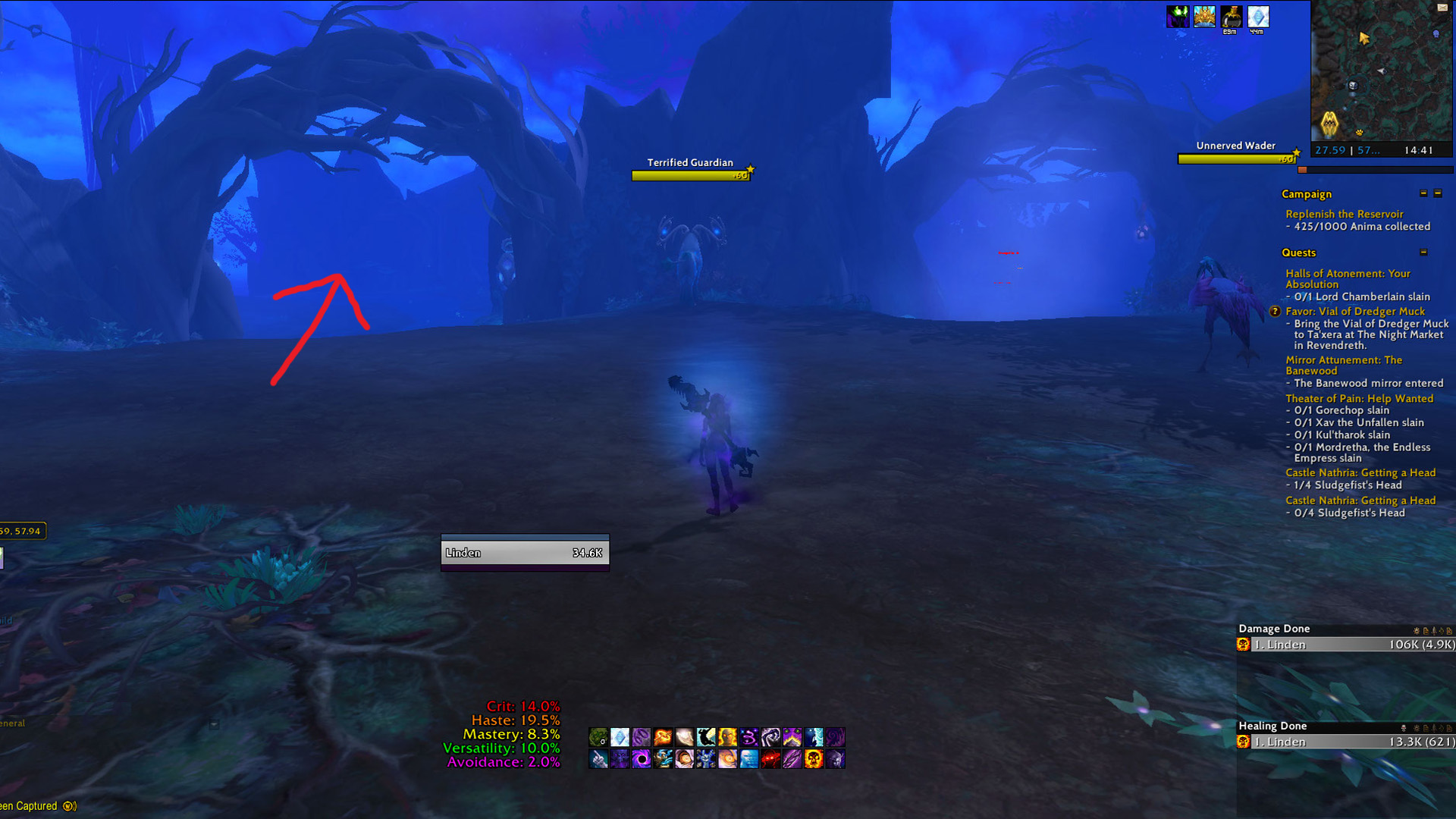Toggle Shadowform swirl ability on the action bar
Image resolution: width=1456 pixels, height=819 pixels.
[x=837, y=737]
